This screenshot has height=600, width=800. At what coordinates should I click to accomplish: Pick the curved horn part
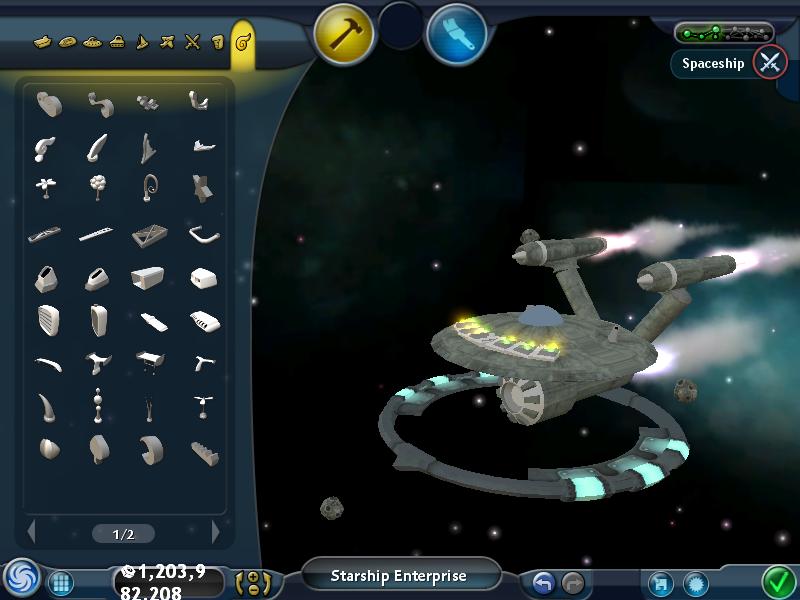point(46,406)
